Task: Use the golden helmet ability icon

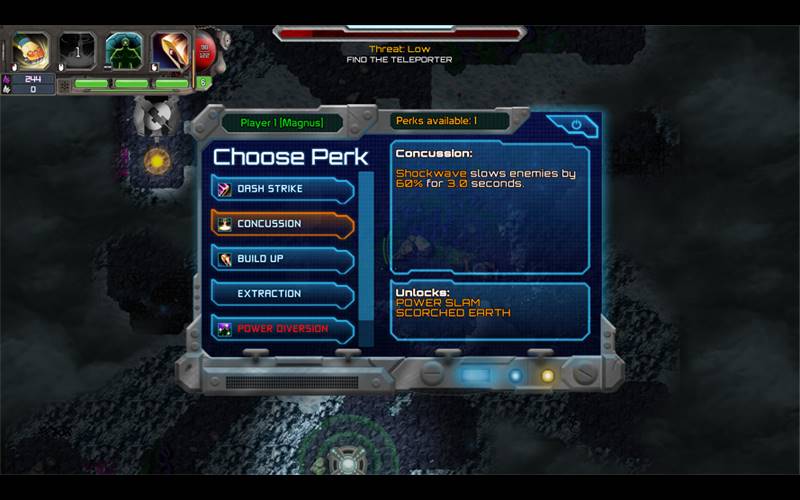Action: 169,50
